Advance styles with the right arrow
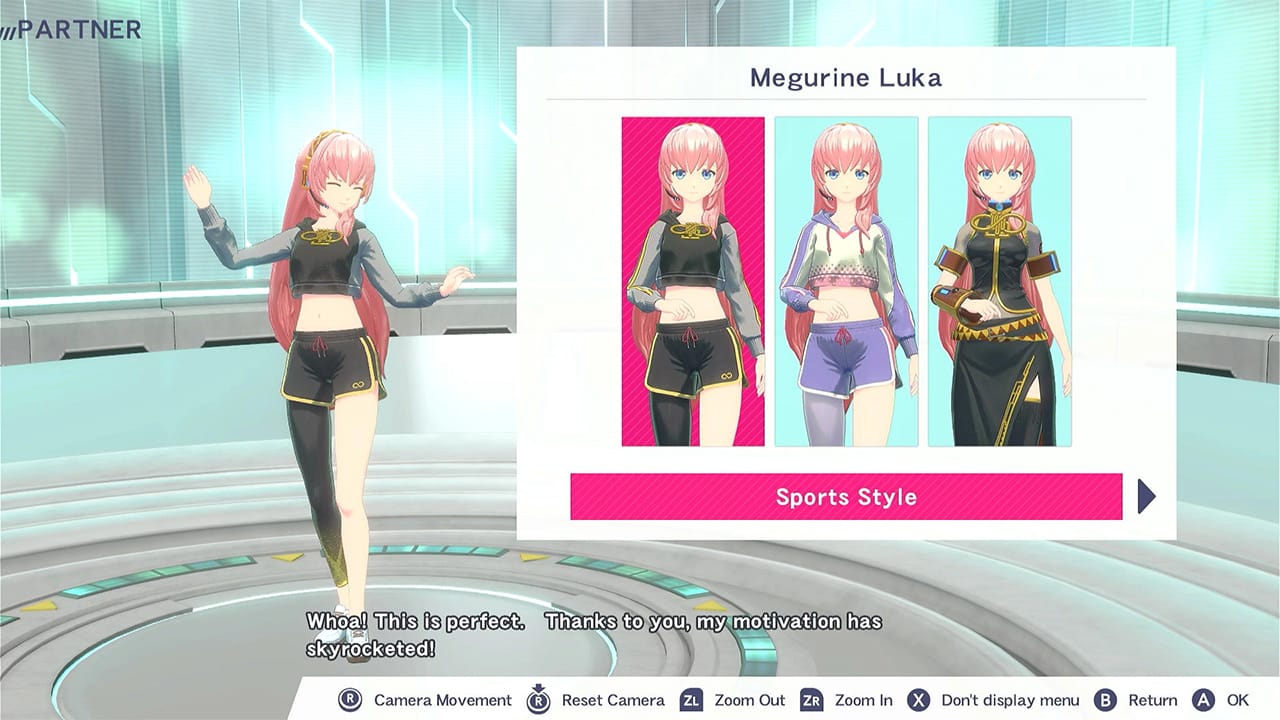This screenshot has height=720, width=1280. click(x=1147, y=496)
